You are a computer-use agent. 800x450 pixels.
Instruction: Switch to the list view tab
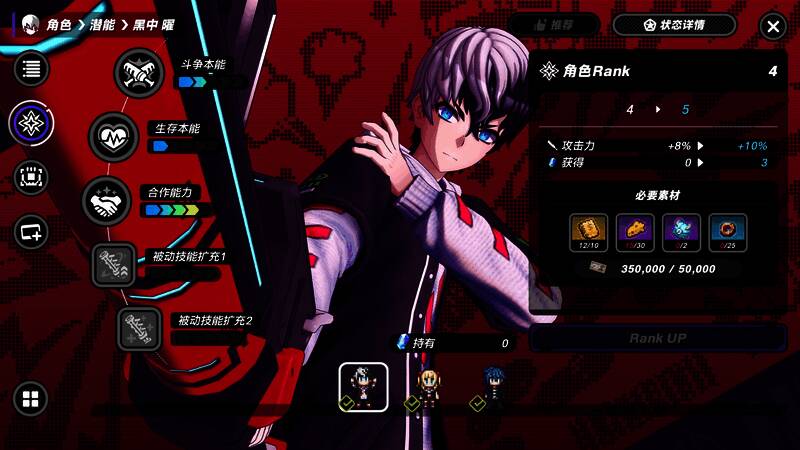coord(31,69)
